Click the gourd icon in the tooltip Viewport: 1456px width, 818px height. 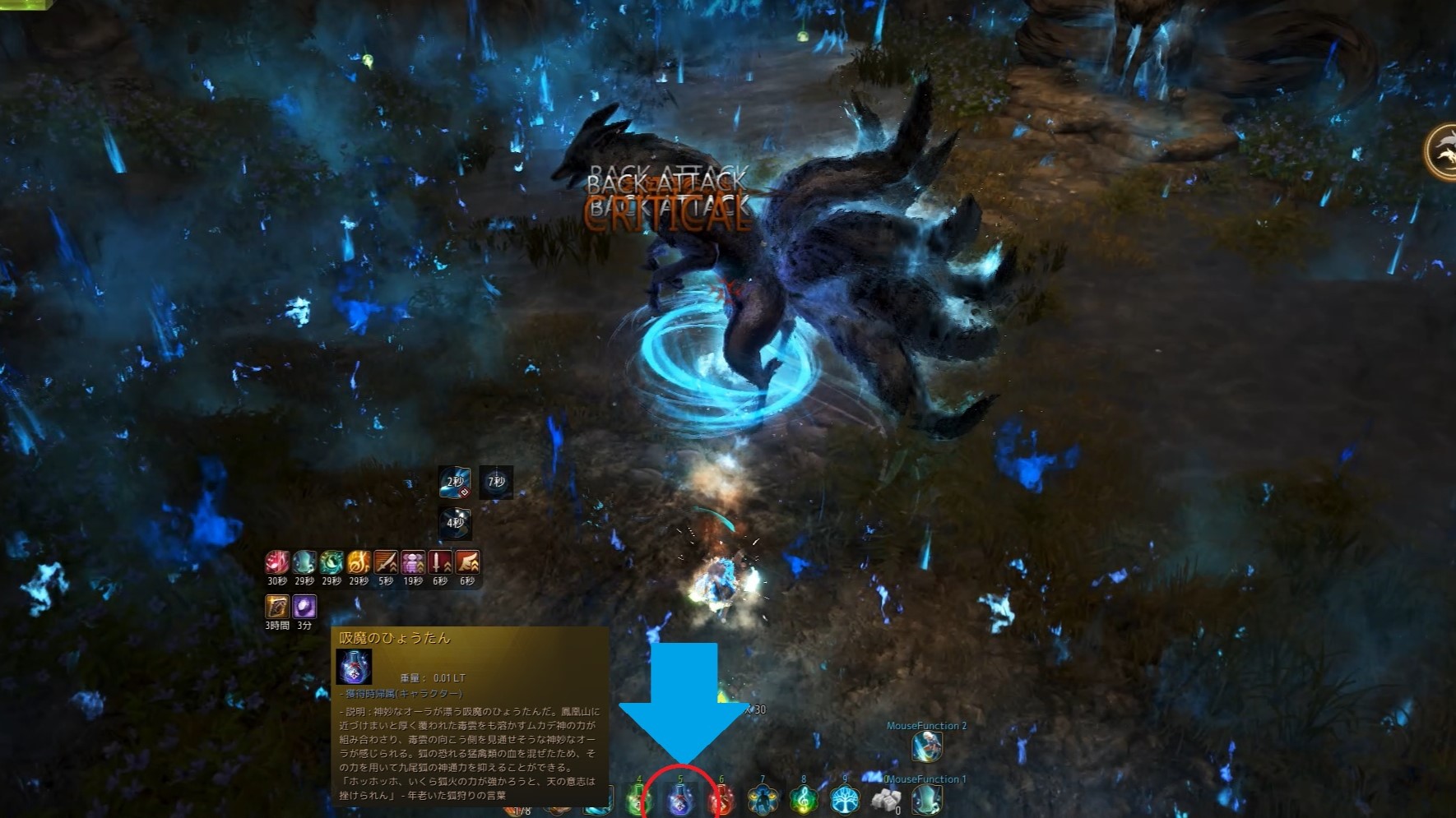(354, 667)
